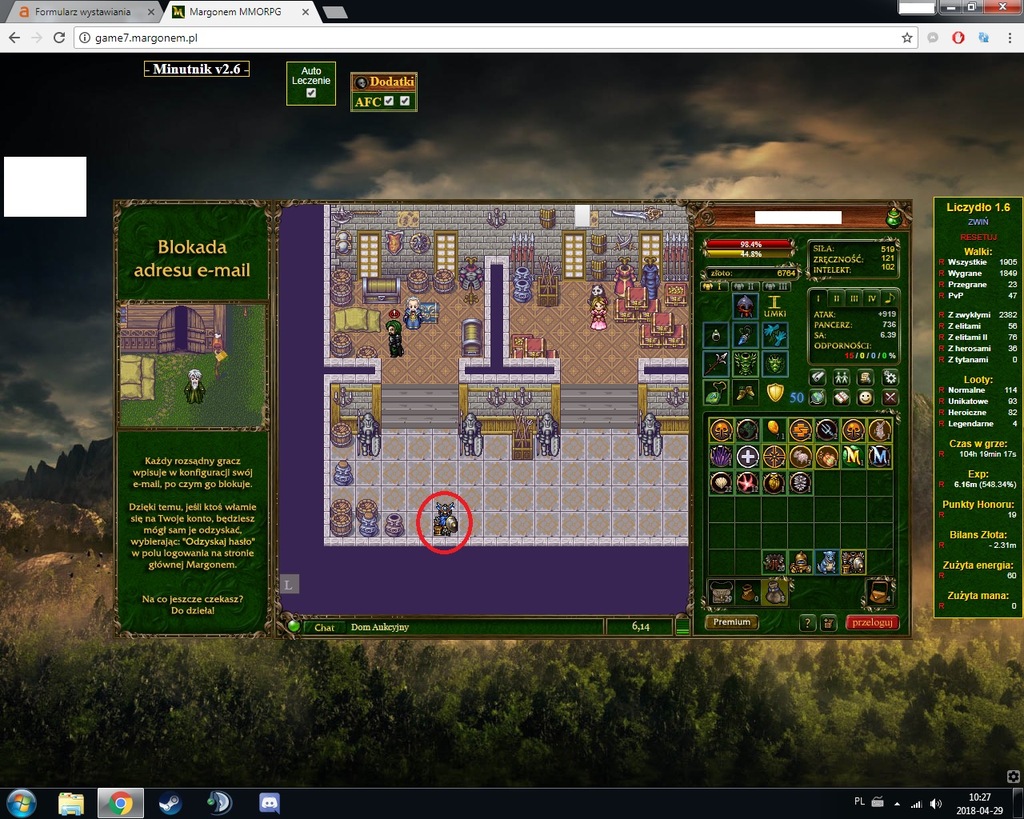Image resolution: width=1024 pixels, height=819 pixels.
Task: Reset the Liczydło counters with RESETUJ
Action: click(978, 237)
